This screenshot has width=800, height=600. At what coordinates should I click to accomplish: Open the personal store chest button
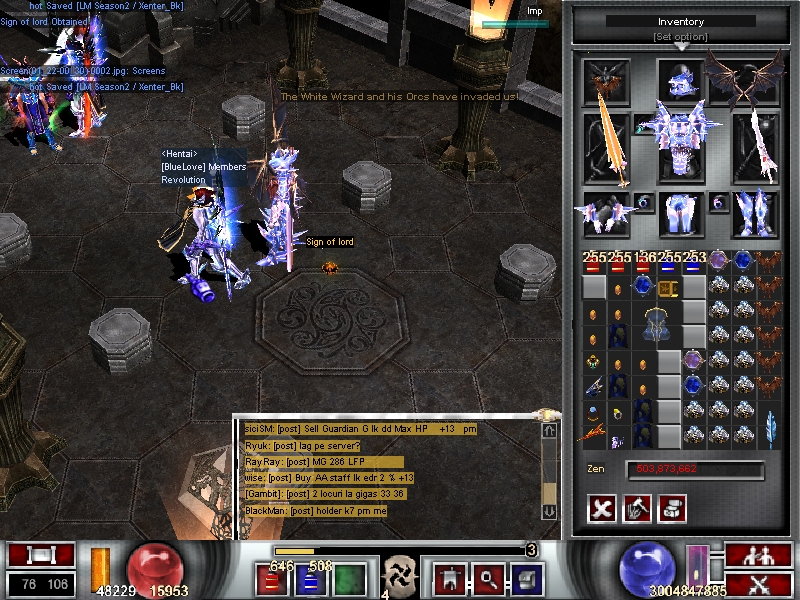(672, 508)
